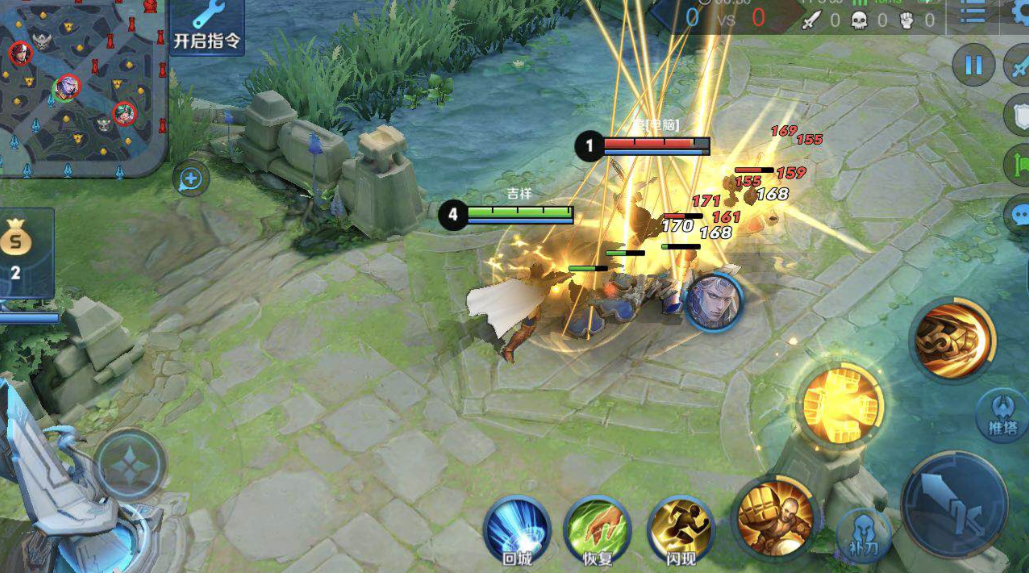The height and width of the screenshot is (573, 1029).
Task: Use the 回城 recall ability
Action: coord(517,530)
